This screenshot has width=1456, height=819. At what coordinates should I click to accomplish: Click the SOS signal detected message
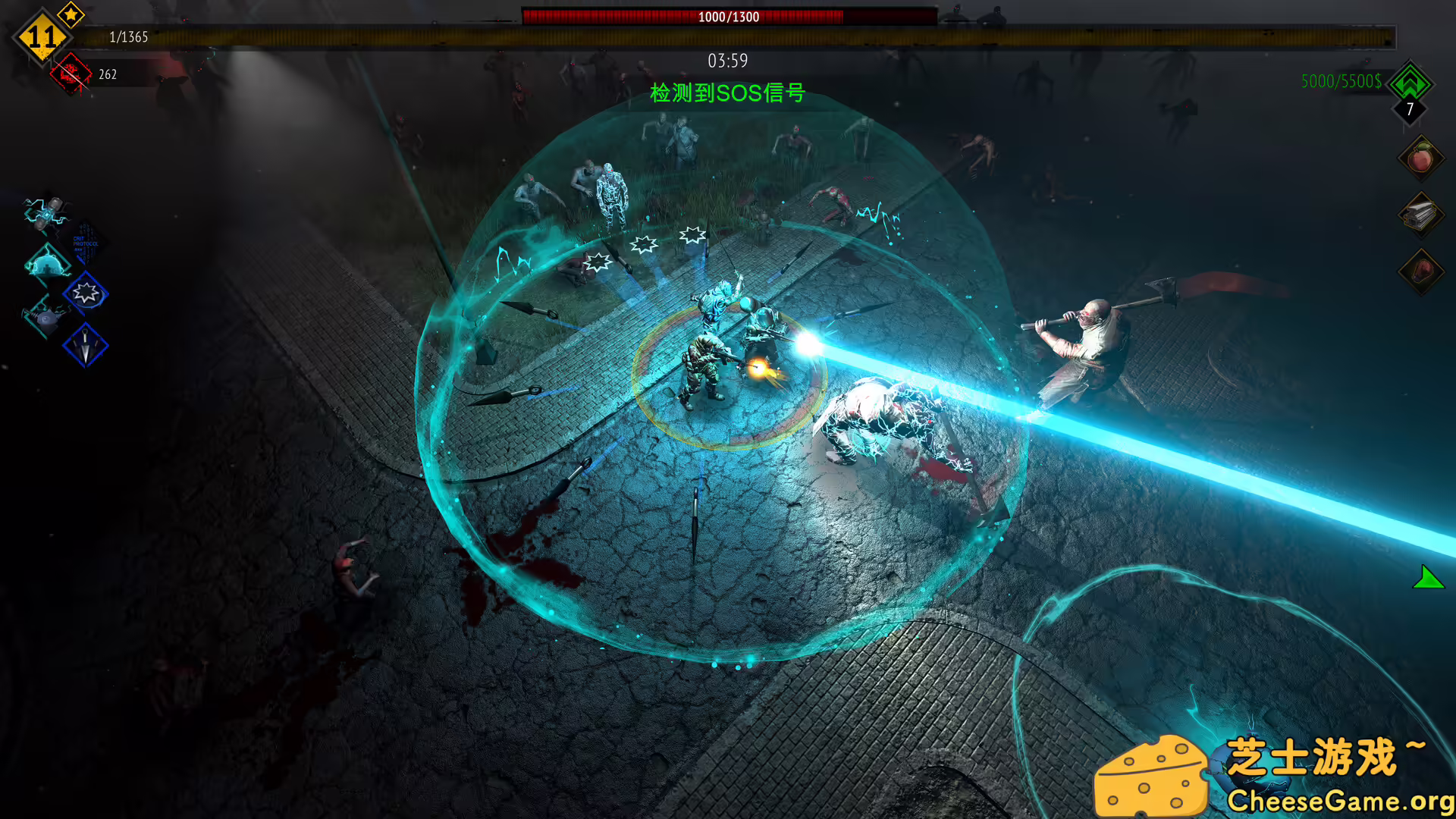[726, 93]
